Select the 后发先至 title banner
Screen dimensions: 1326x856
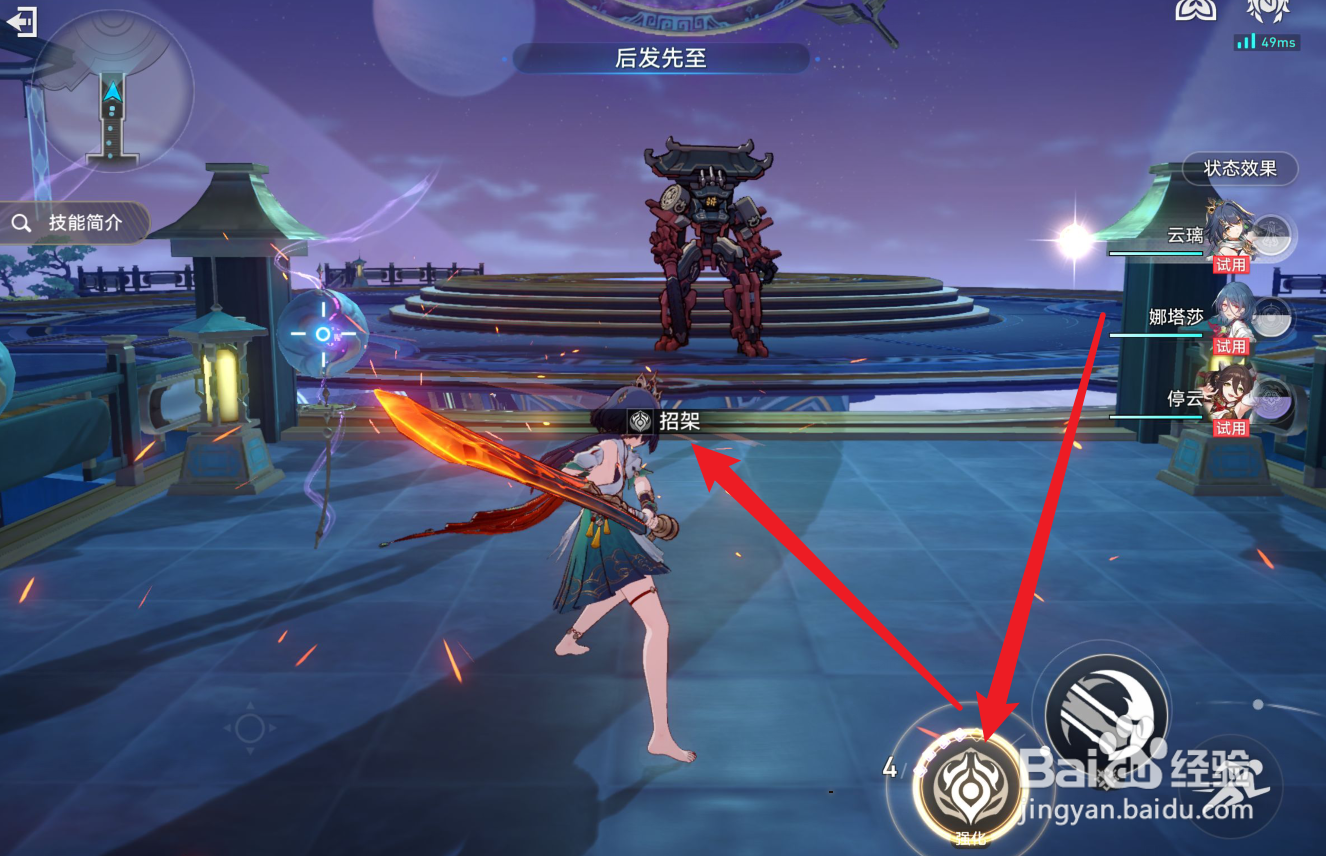coord(663,59)
